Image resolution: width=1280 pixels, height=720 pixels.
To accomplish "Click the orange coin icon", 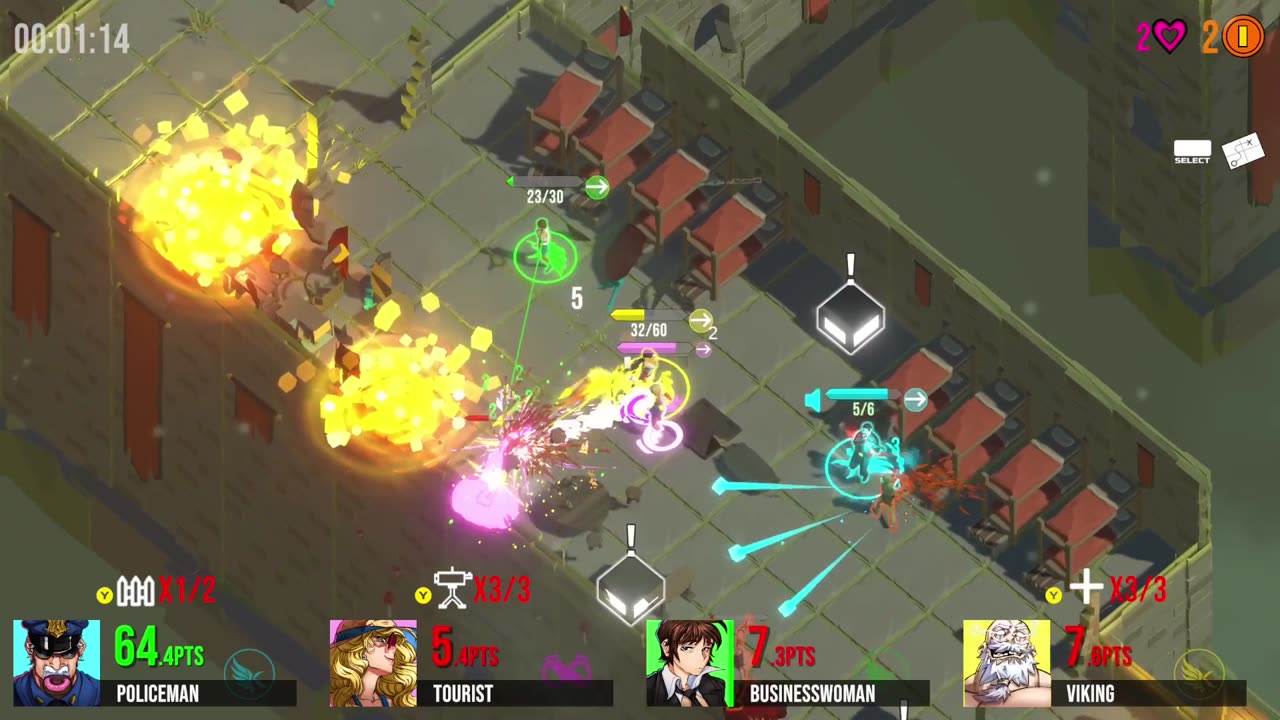I will [x=1243, y=38].
